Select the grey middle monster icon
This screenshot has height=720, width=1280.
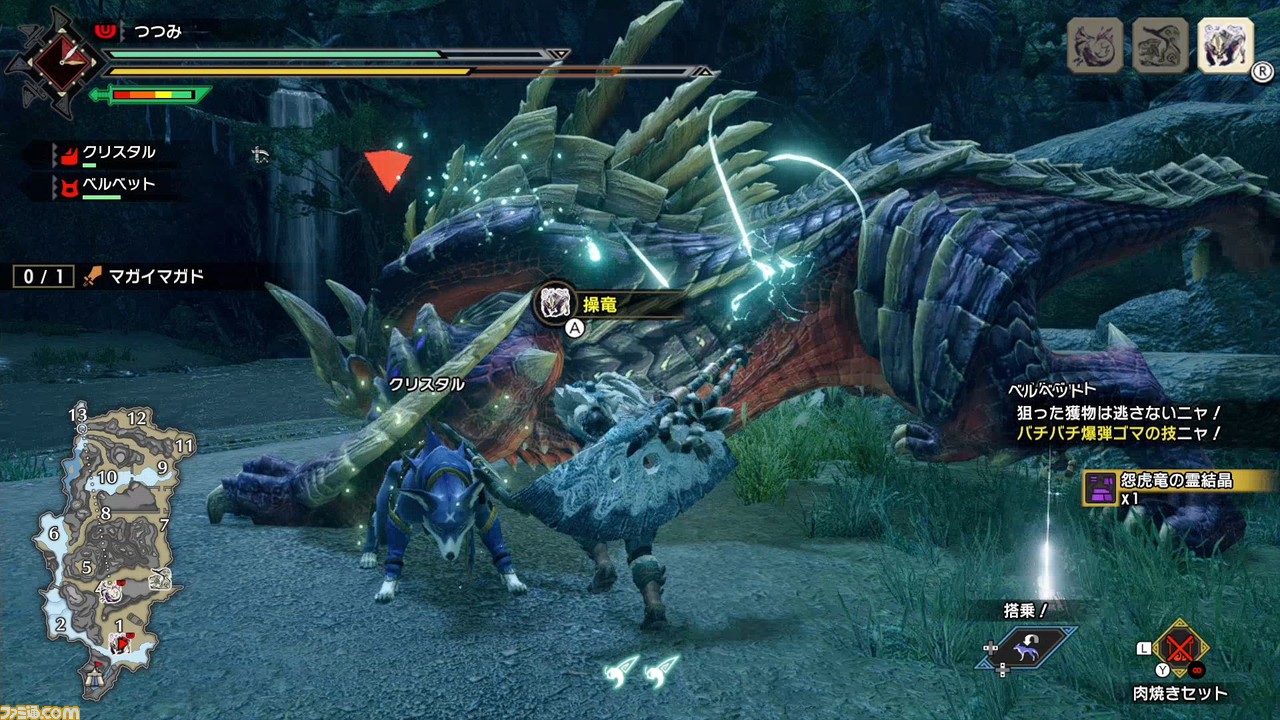[x=1160, y=46]
